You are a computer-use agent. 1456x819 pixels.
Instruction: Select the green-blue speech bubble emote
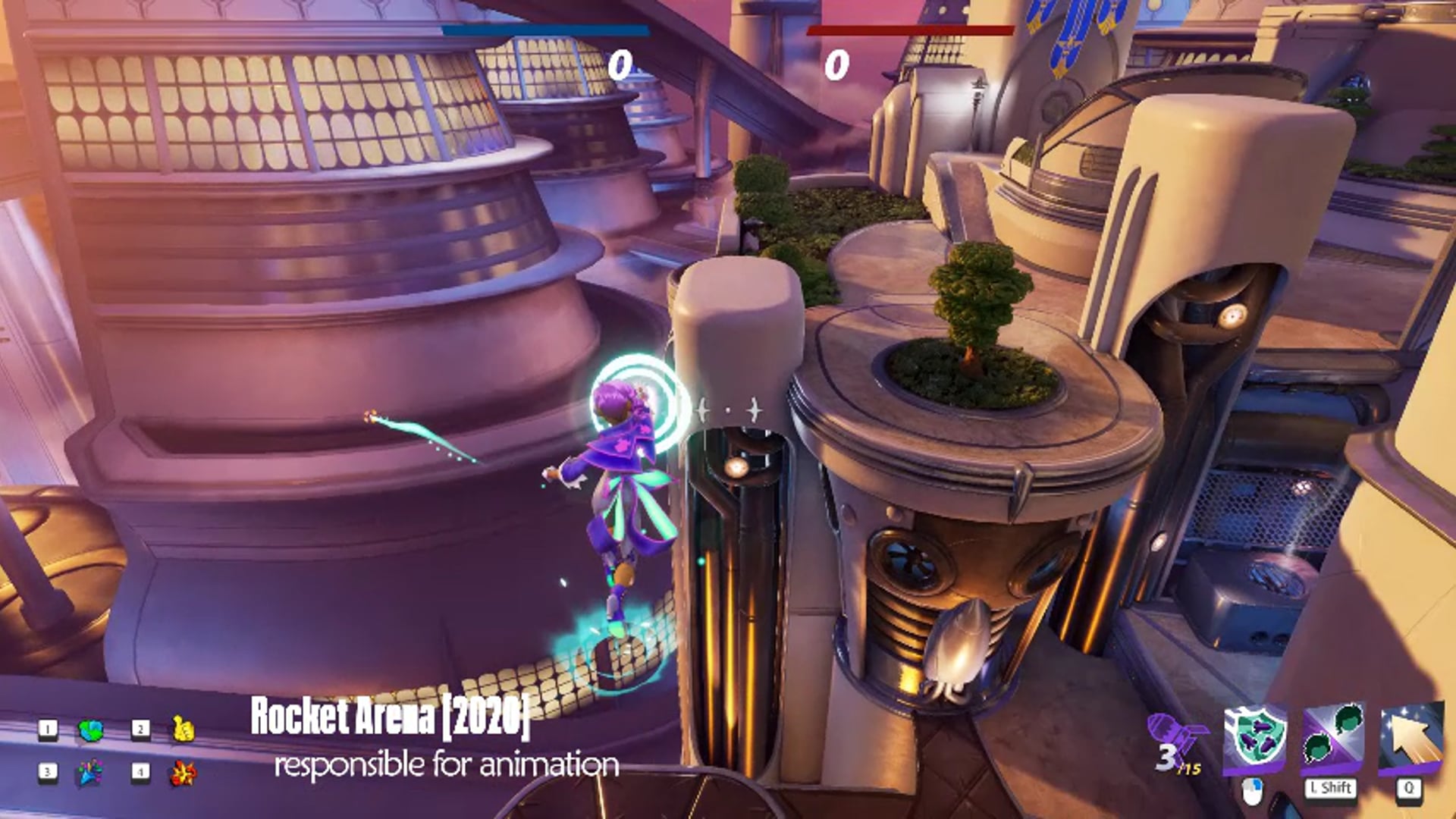click(x=91, y=730)
